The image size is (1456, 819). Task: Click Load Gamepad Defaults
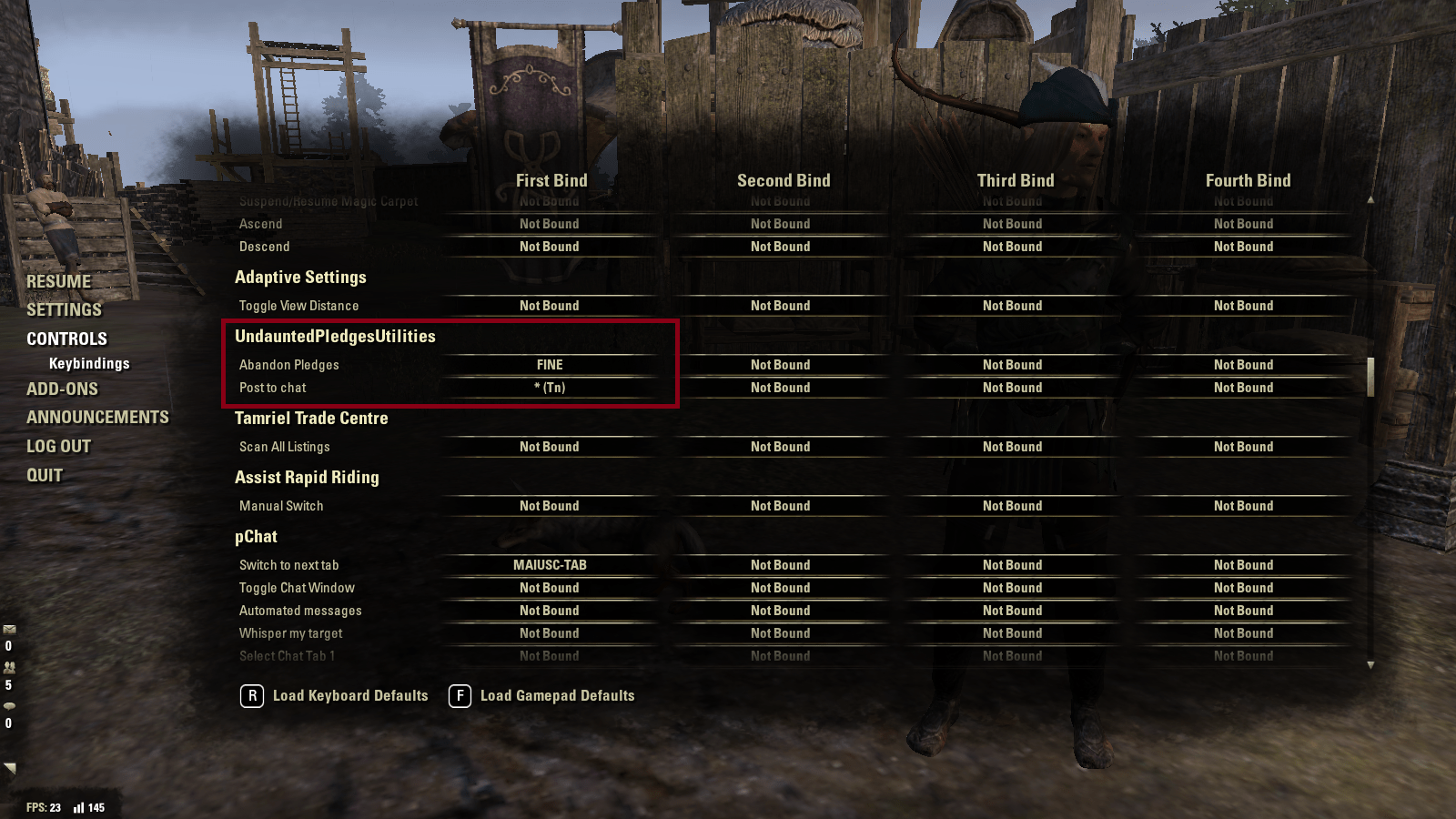(557, 696)
